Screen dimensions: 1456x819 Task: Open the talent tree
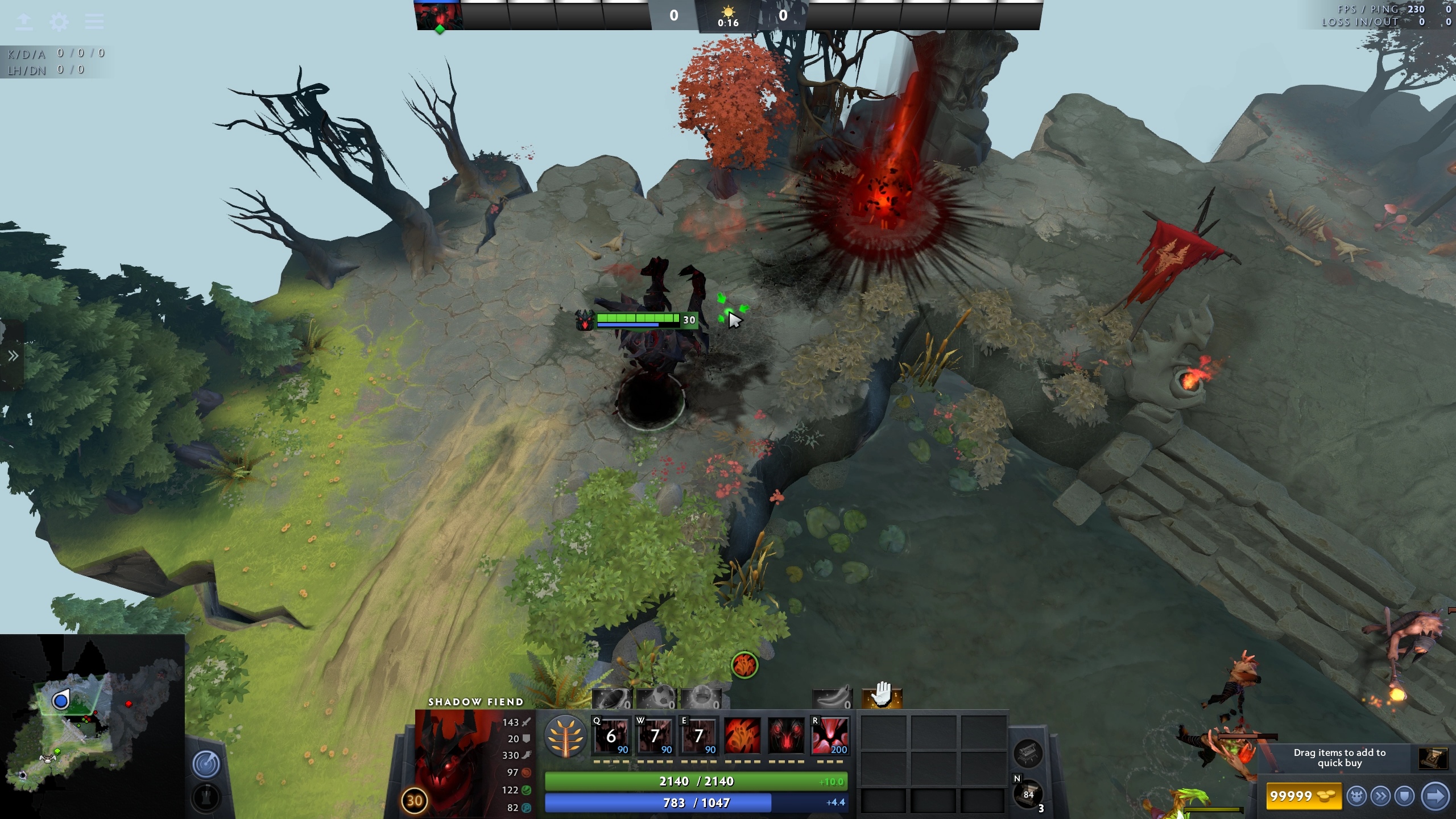tap(565, 736)
